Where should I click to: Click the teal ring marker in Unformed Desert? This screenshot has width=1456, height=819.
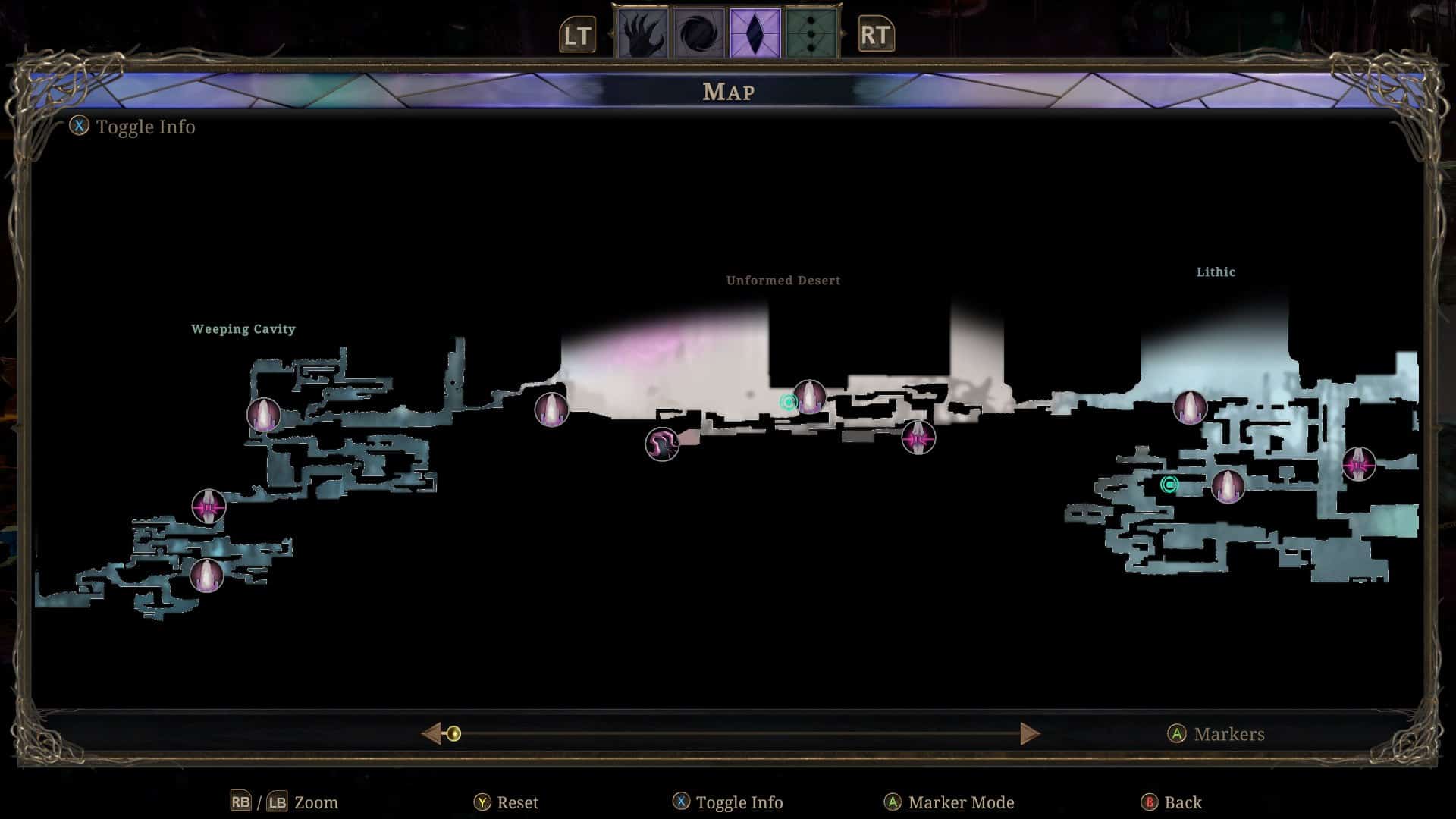click(788, 402)
